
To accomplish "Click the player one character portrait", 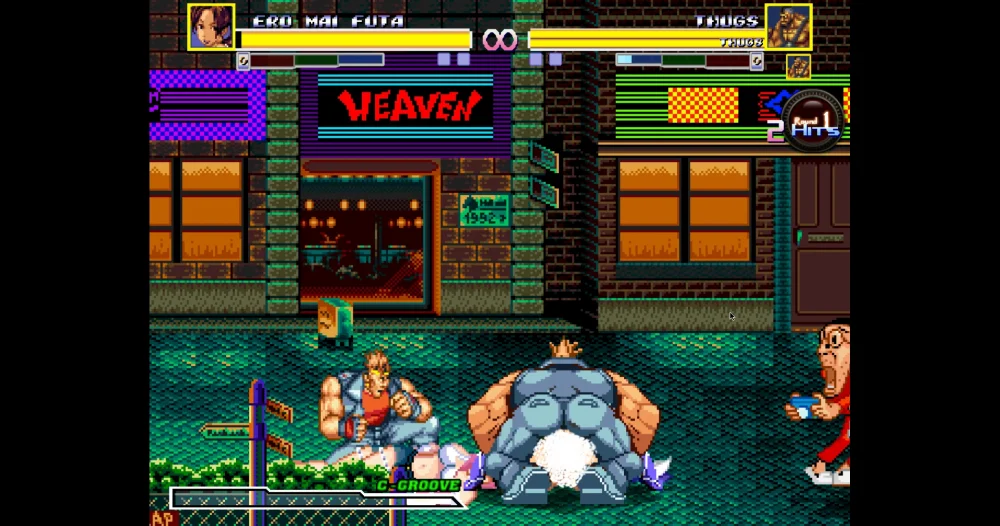I will 211,26.
